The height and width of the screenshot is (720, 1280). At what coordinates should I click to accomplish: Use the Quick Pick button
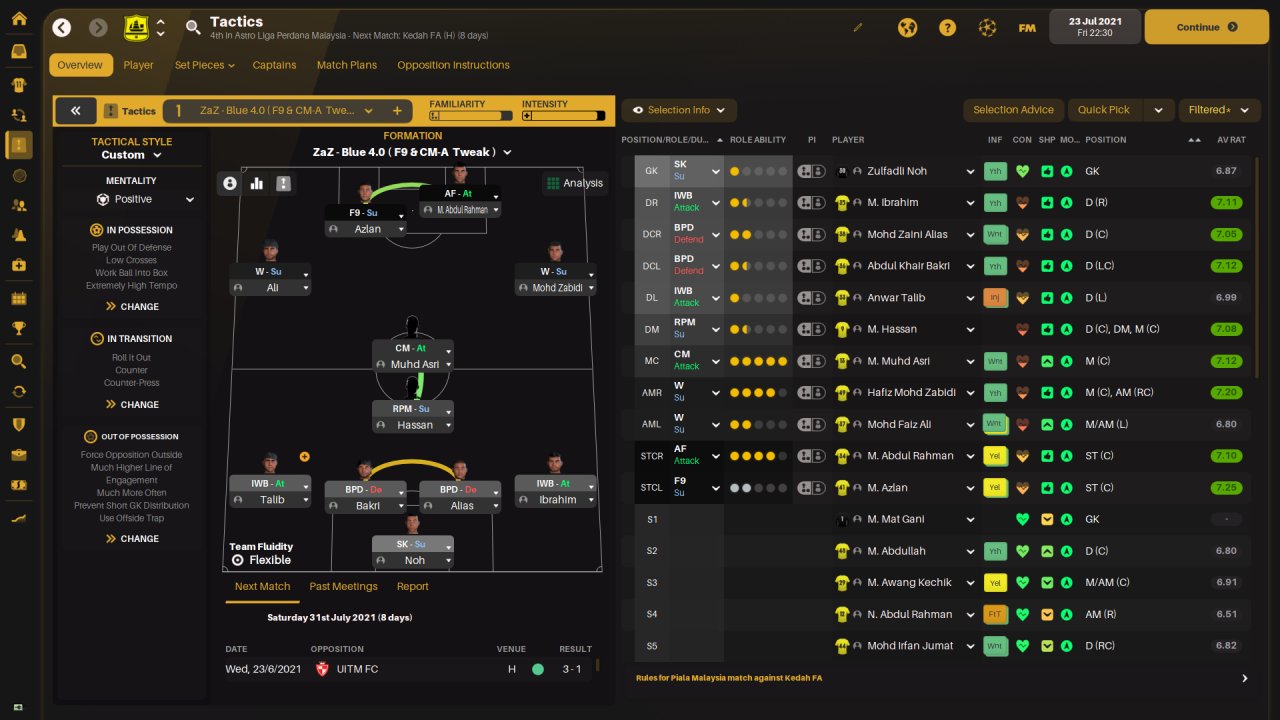(1104, 110)
